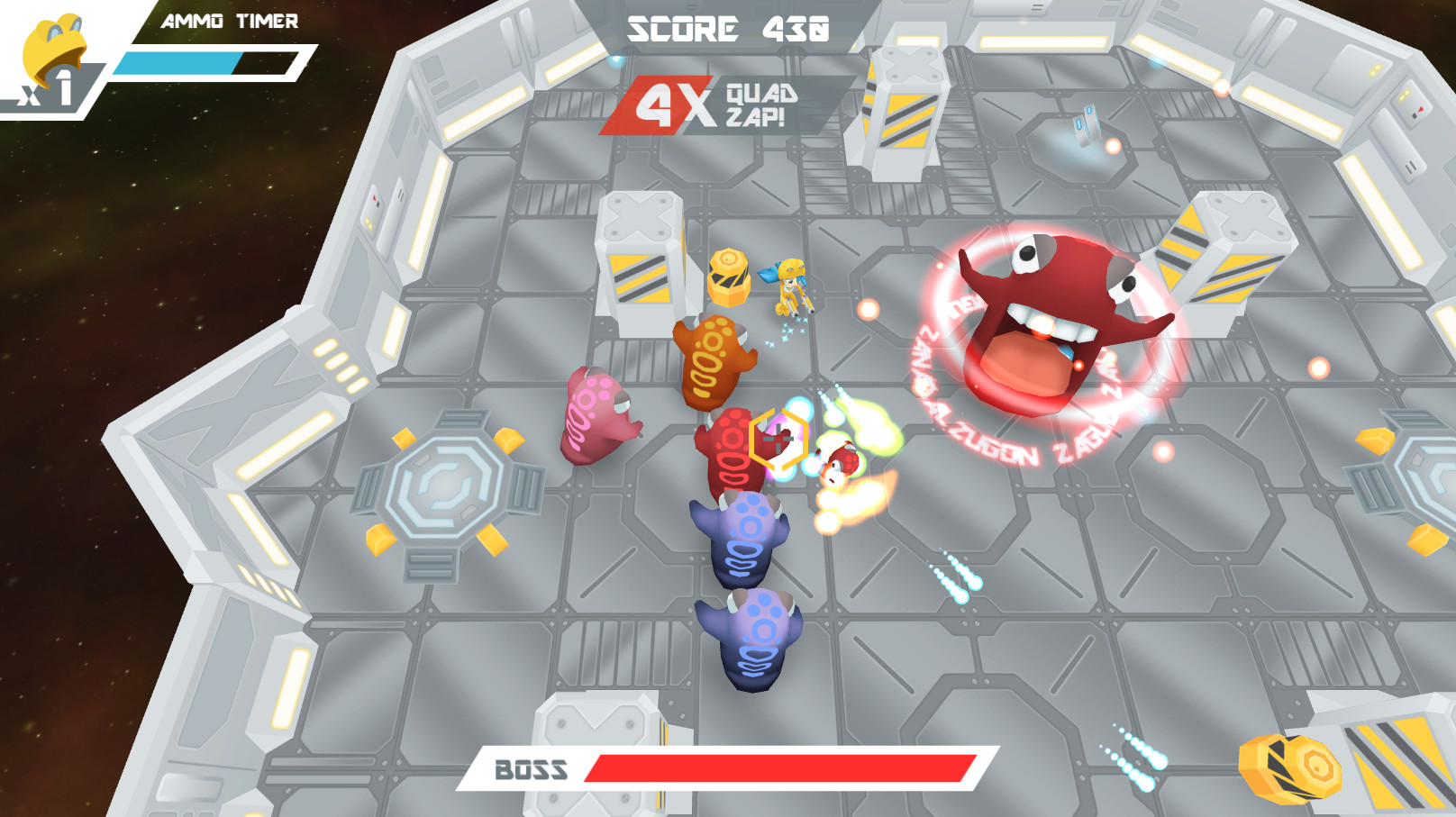Click the SCORE 430 display
This screenshot has width=1456, height=817.
pos(728,27)
